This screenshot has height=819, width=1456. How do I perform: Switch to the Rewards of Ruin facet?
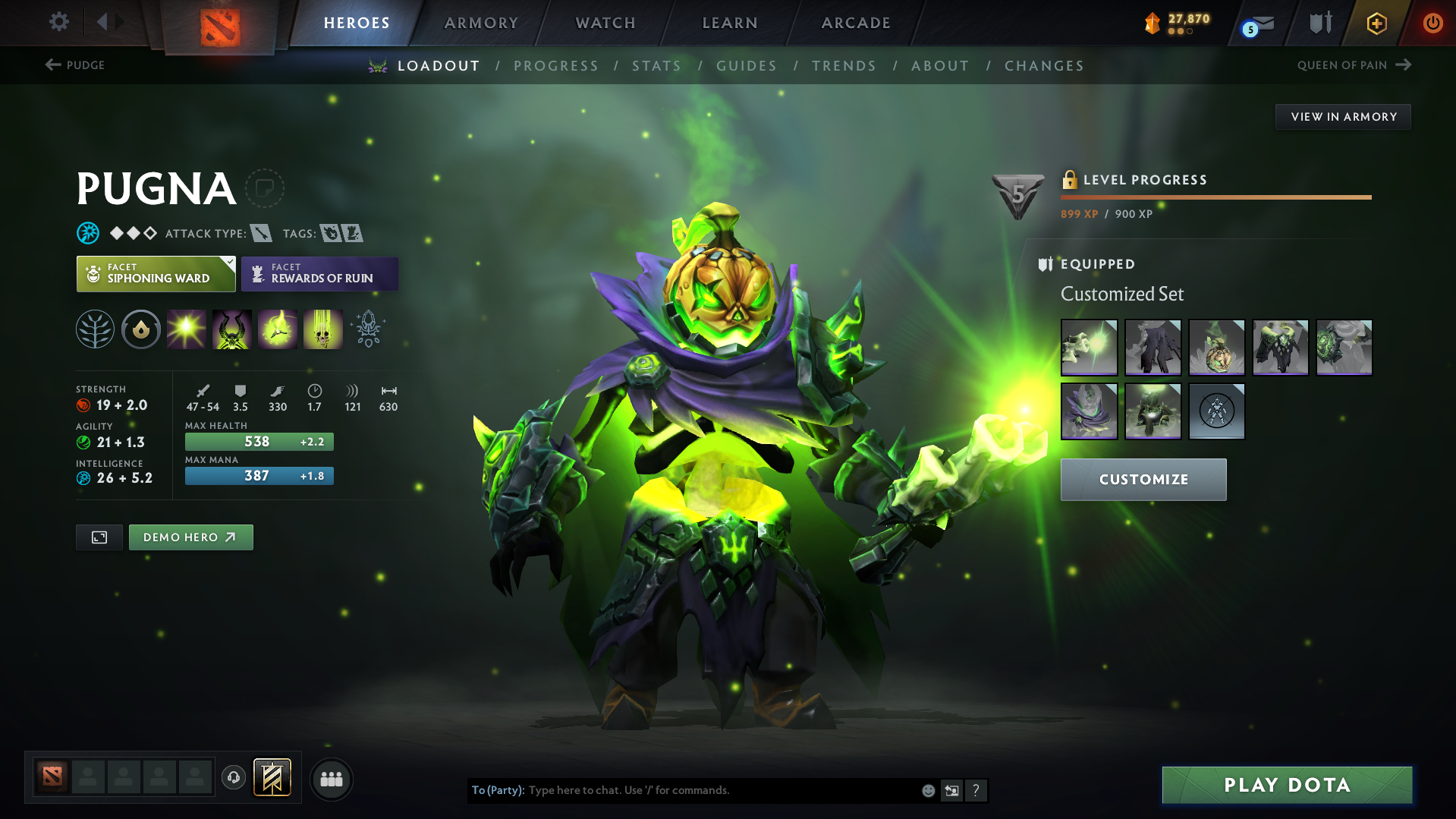coord(319,273)
